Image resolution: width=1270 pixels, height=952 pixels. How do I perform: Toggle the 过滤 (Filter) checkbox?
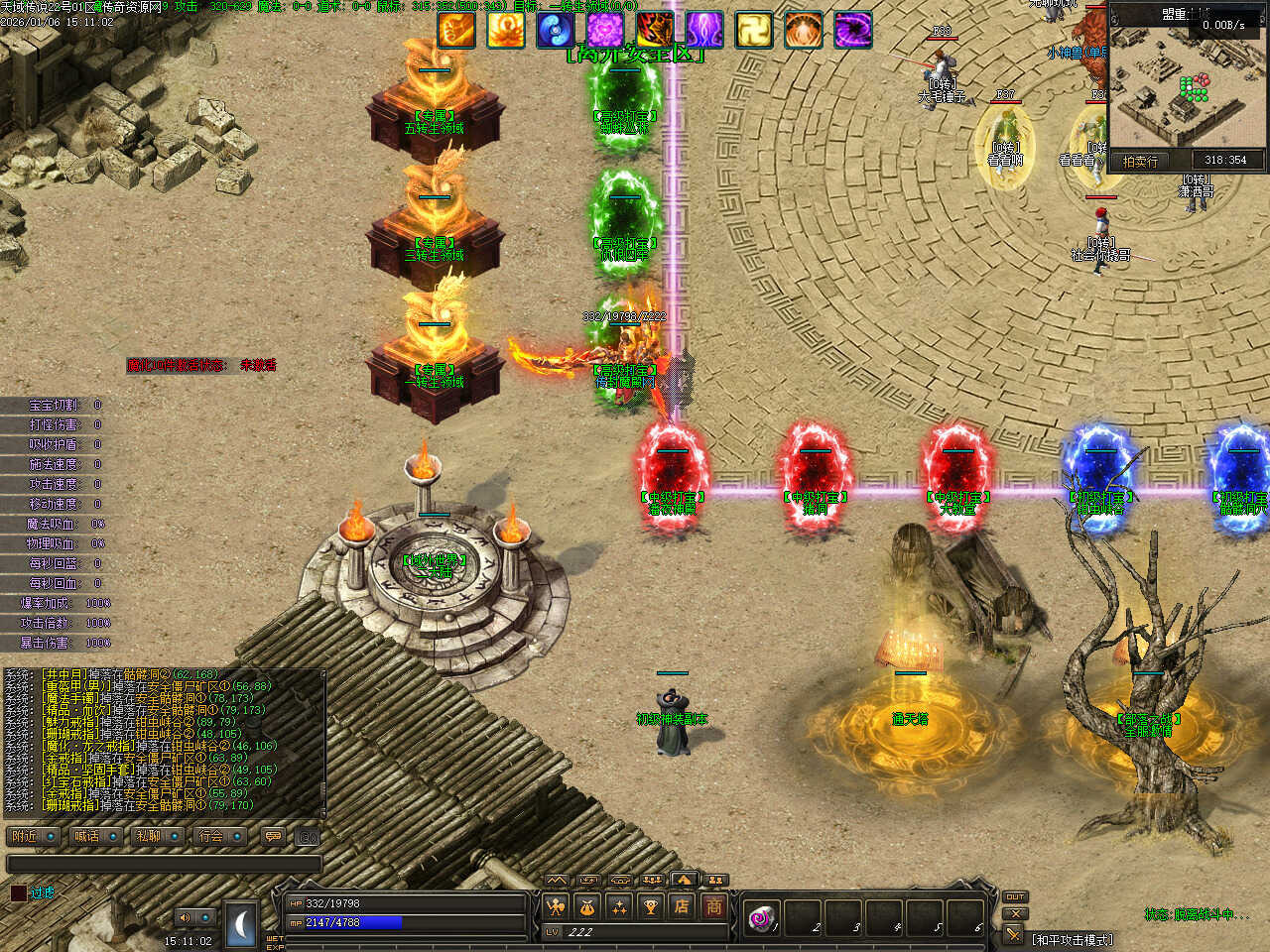[19, 892]
